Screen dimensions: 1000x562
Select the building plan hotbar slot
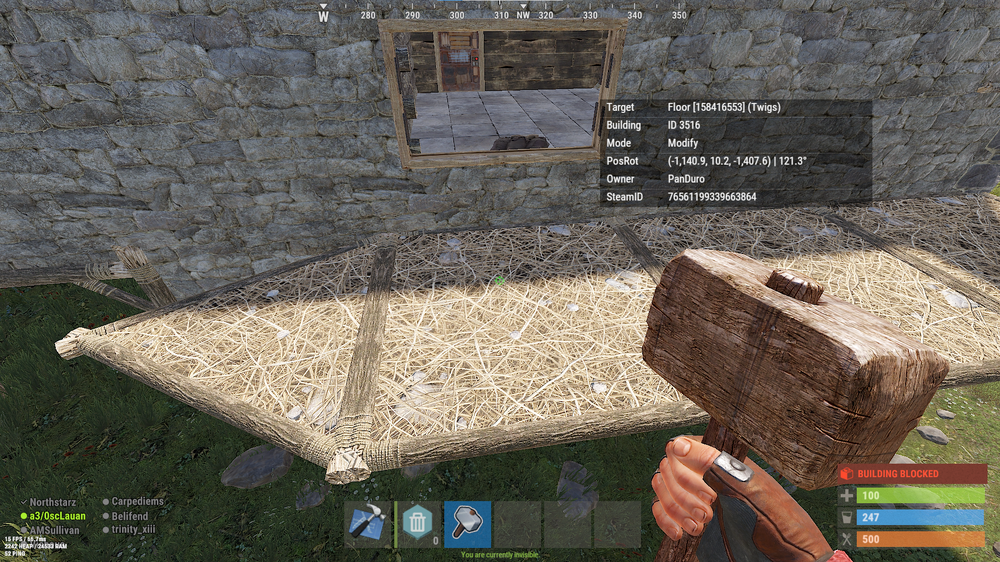pos(367,524)
